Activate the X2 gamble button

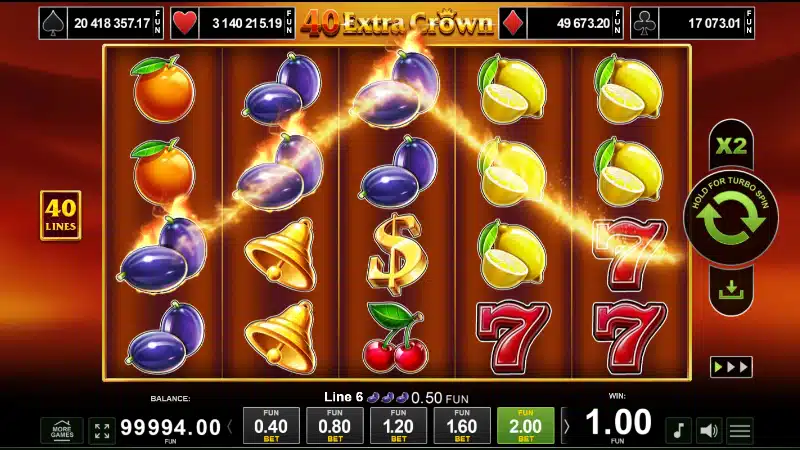coord(730,146)
